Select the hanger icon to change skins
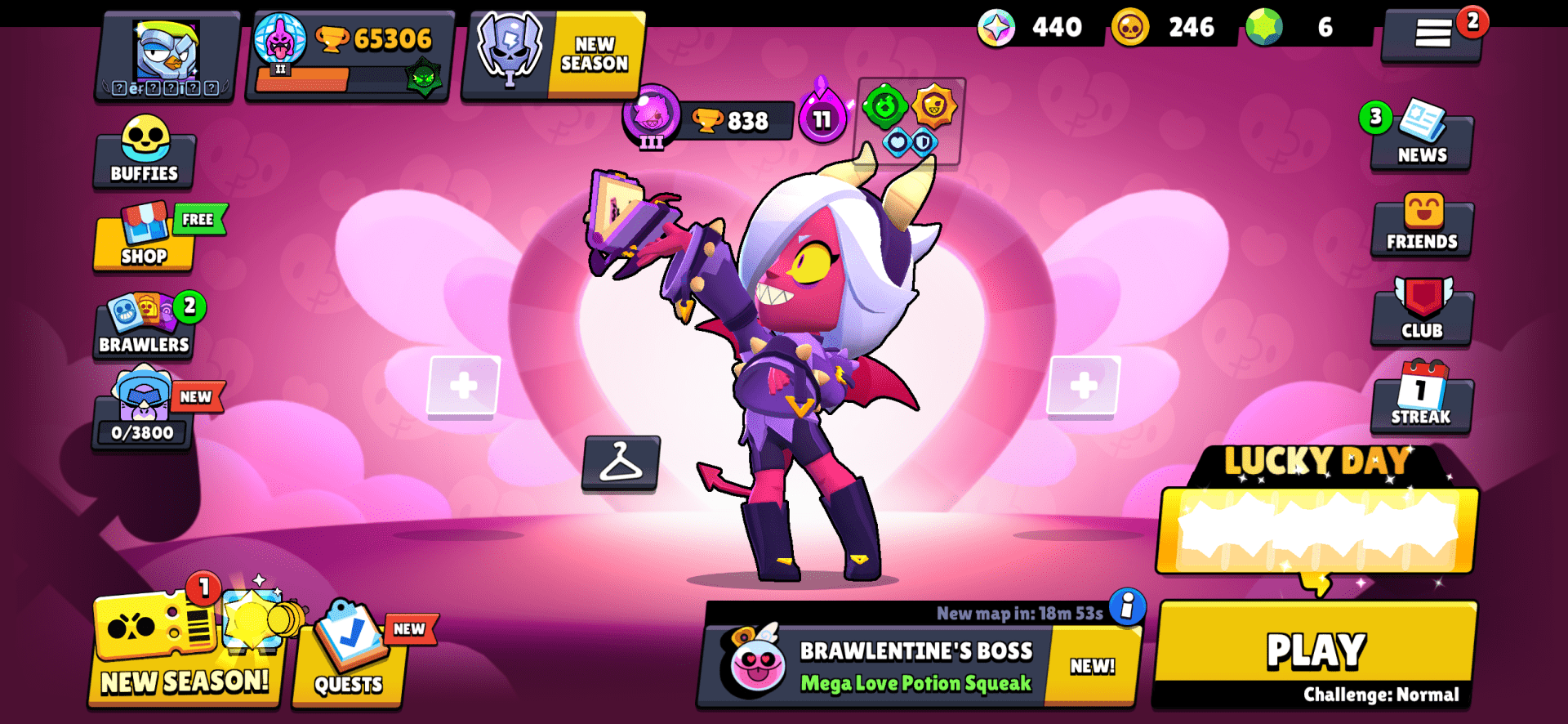The image size is (1568, 724). tap(621, 466)
